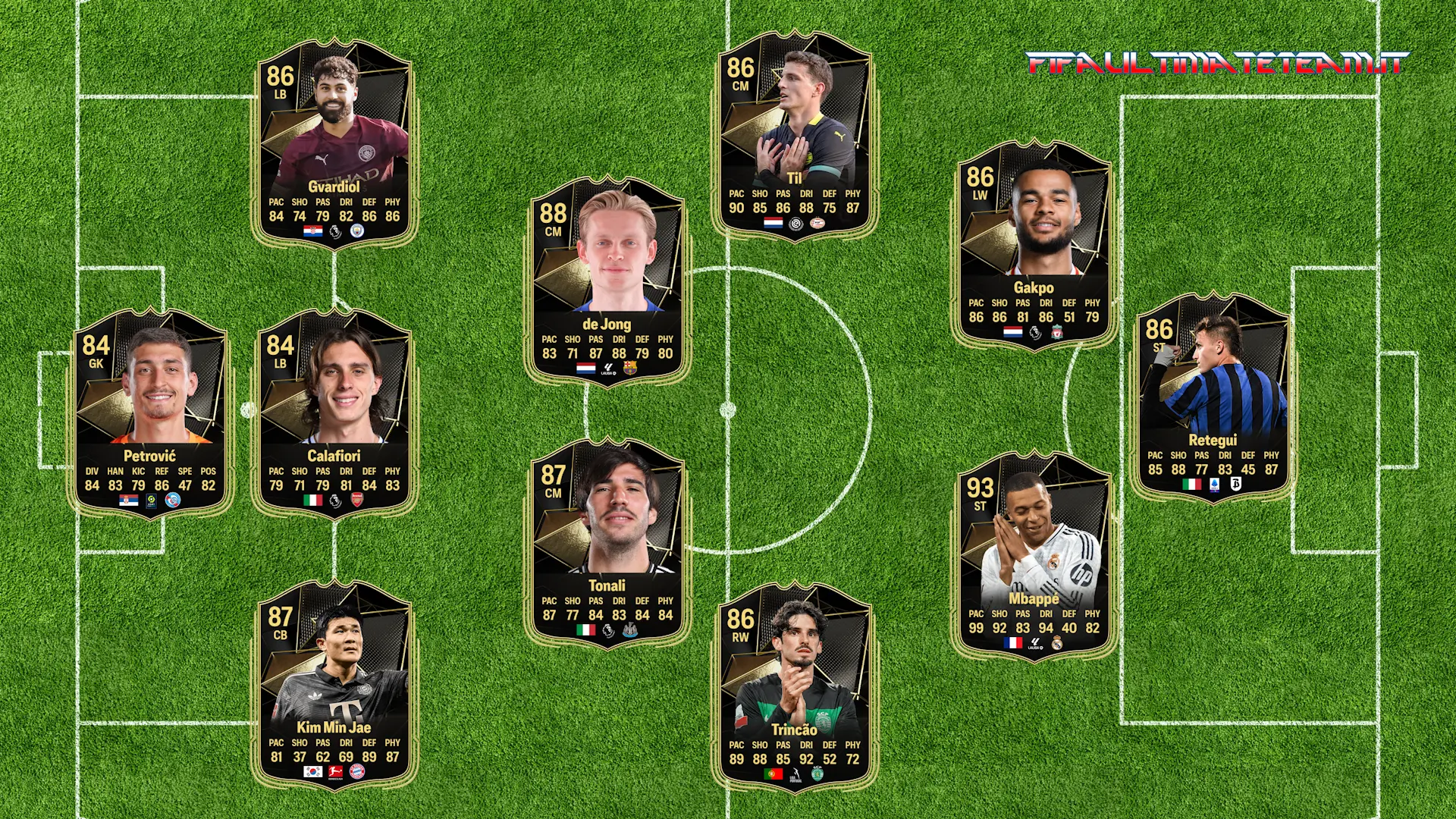Viewport: 1456px width, 819px height.
Task: Click the Portugal flag on Trincão's card
Action: point(773,774)
